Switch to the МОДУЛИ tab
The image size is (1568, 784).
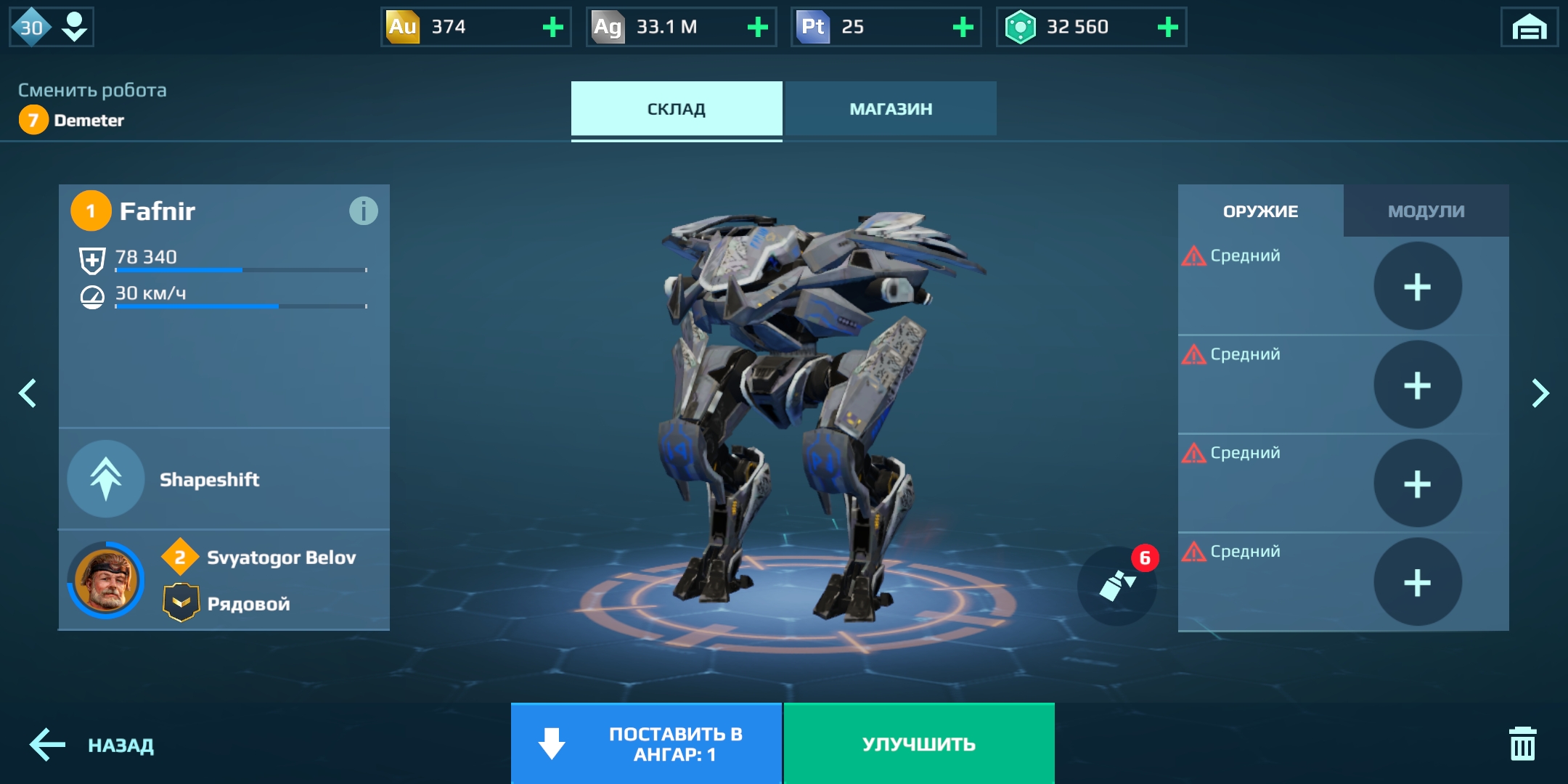point(1426,211)
